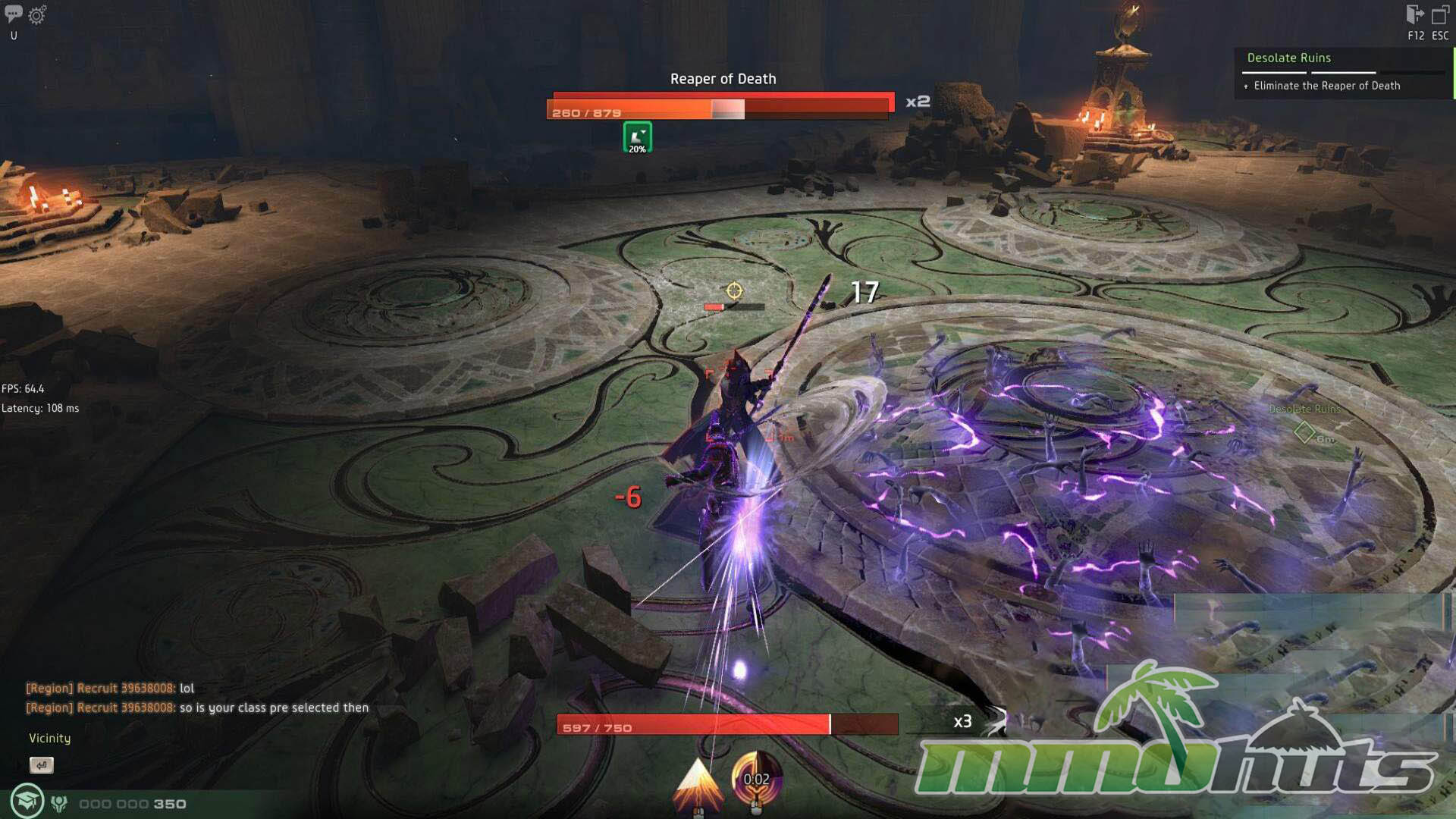Select the Vicinity chat channel

click(x=49, y=738)
